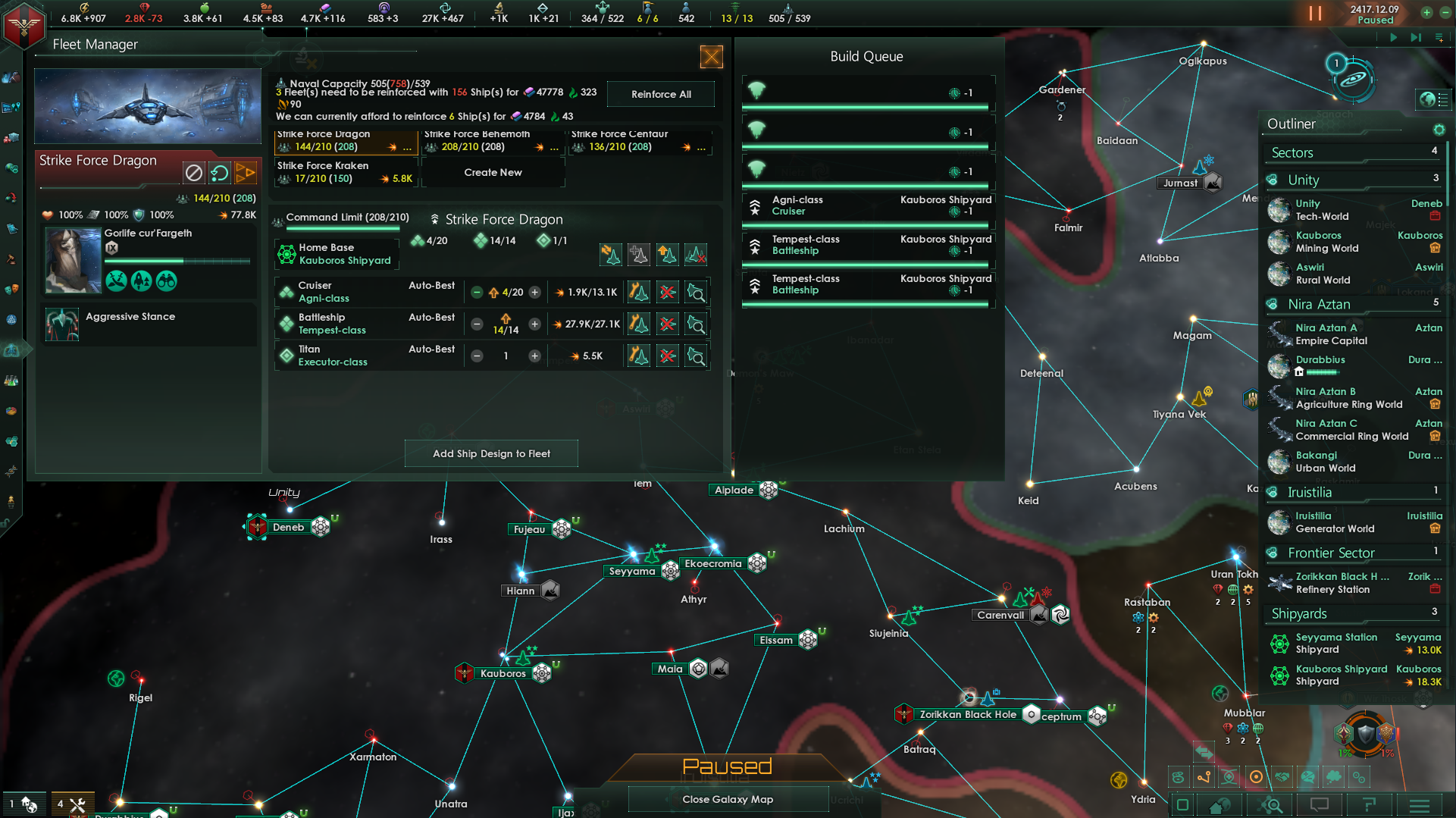Open the ship designer magnifier icon for Executor-class Titan

(x=697, y=356)
